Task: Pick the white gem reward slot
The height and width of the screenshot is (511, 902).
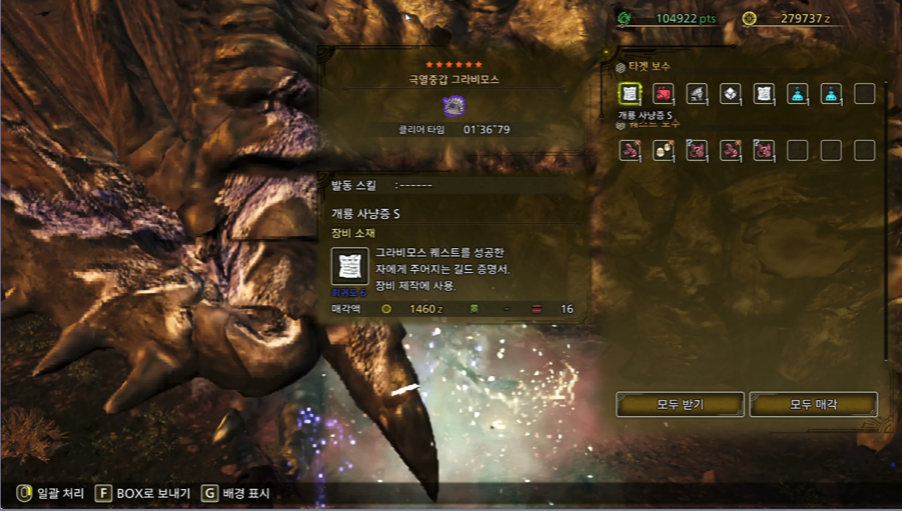Action: 730,94
